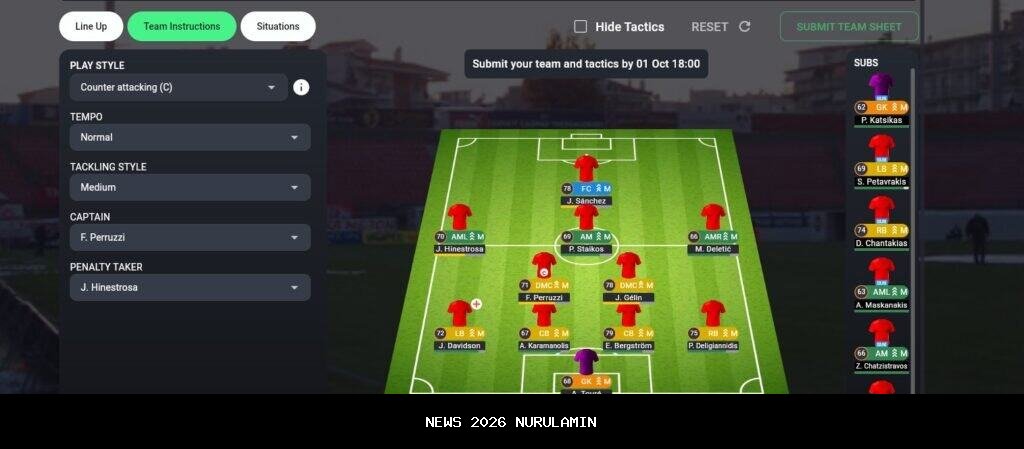Submit the team sheet
The height and width of the screenshot is (449, 1024).
[x=848, y=27]
